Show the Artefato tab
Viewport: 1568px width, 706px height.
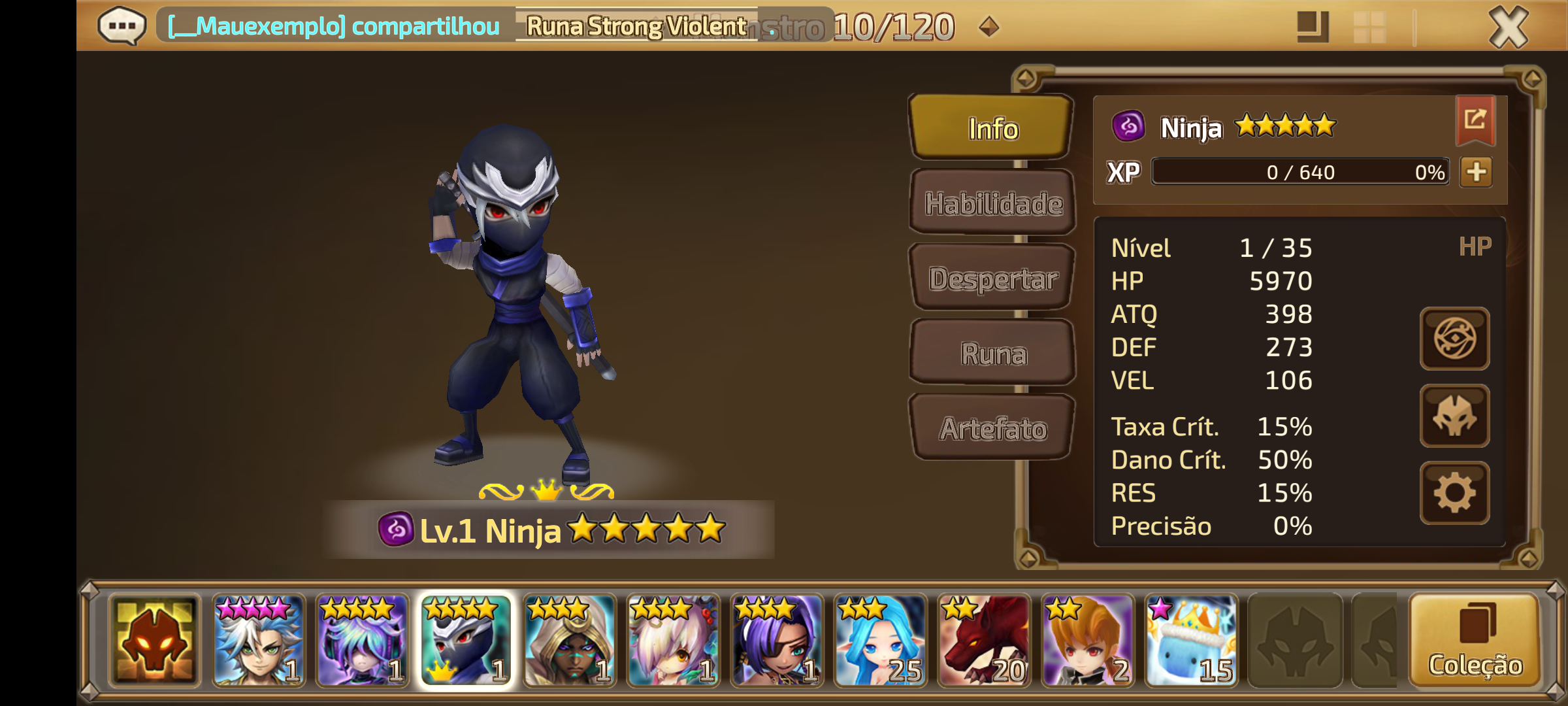[992, 428]
